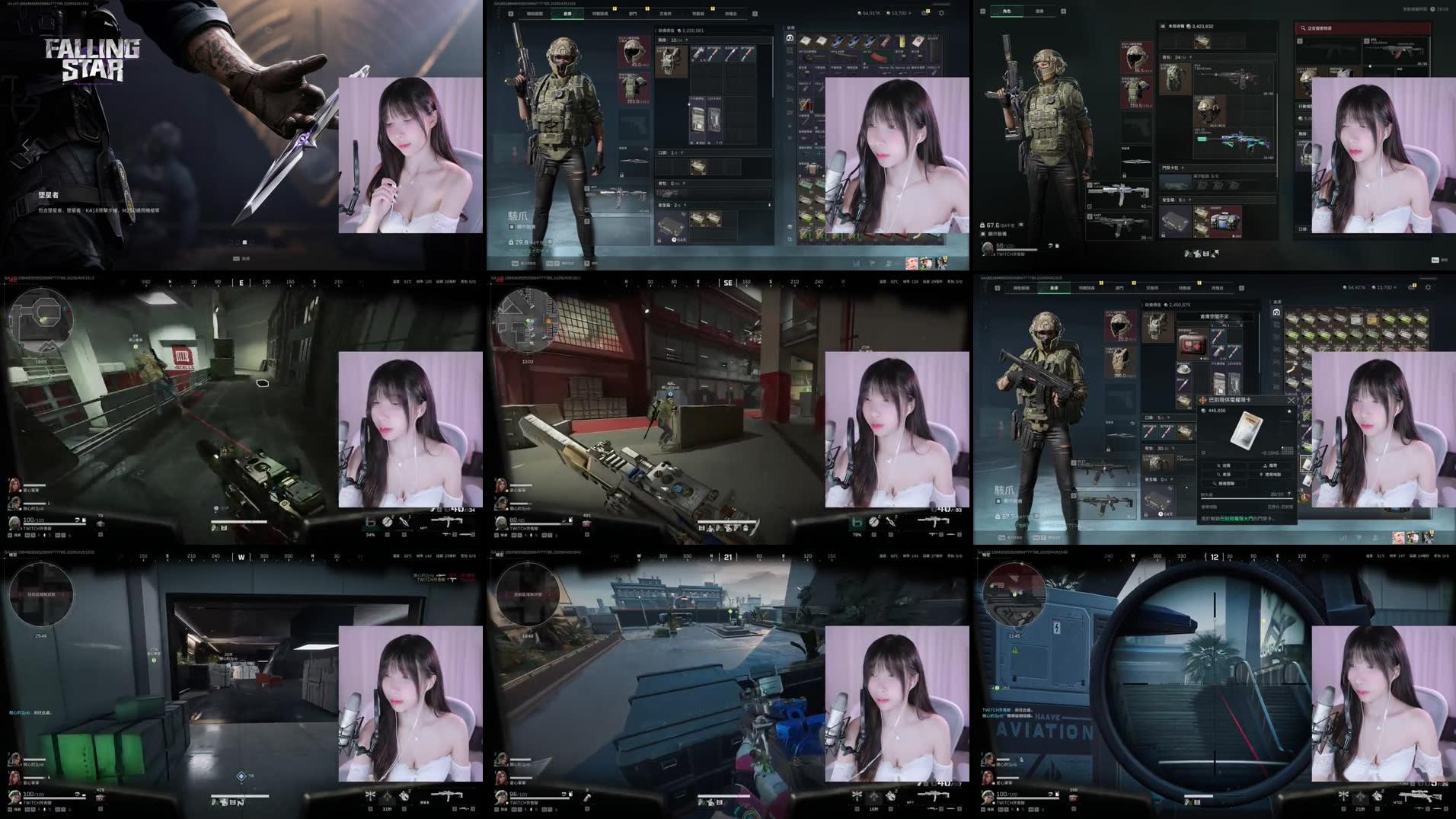Click the magnifier icon inside the 正在搜索物資 search bar
The height and width of the screenshot is (819, 1456).
1303,27
